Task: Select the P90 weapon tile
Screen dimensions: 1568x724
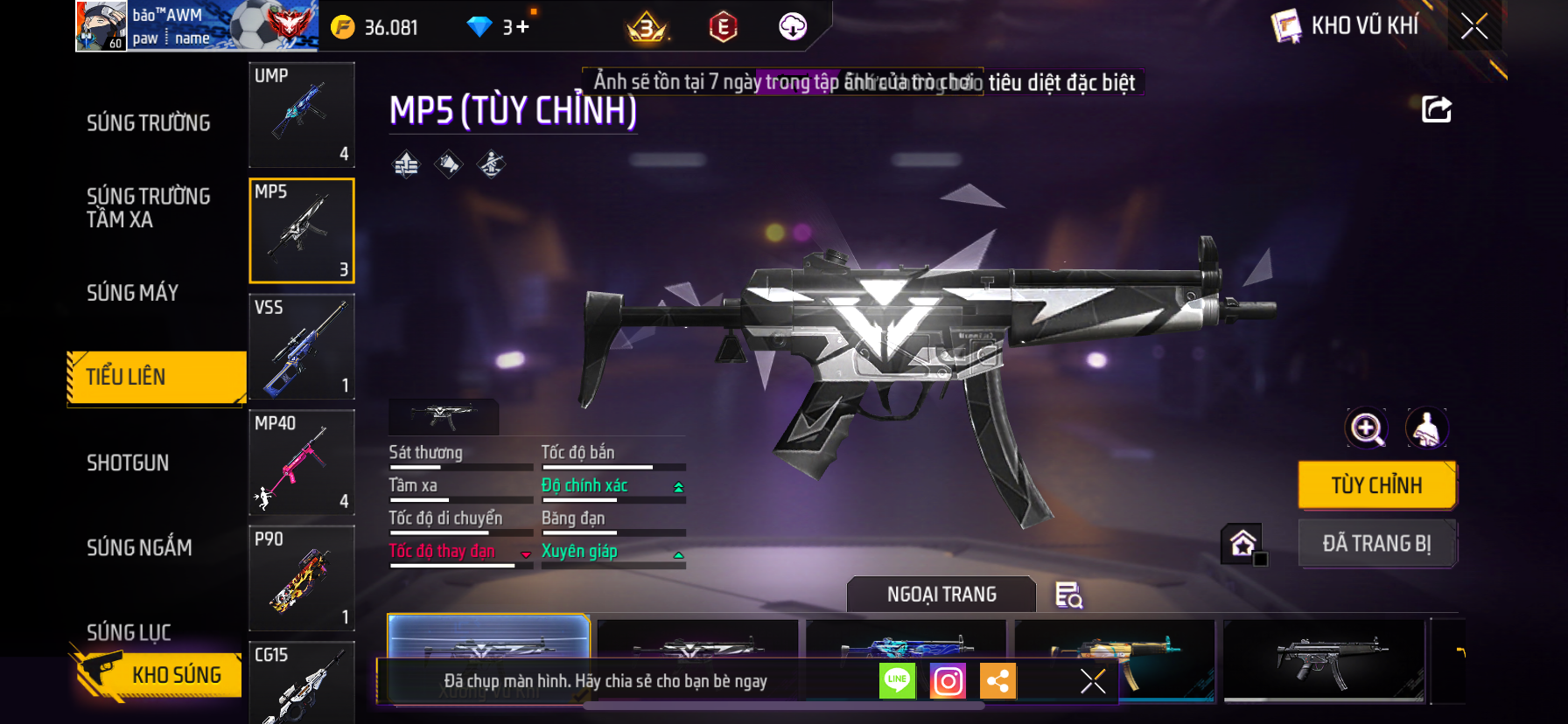Action: (x=302, y=578)
